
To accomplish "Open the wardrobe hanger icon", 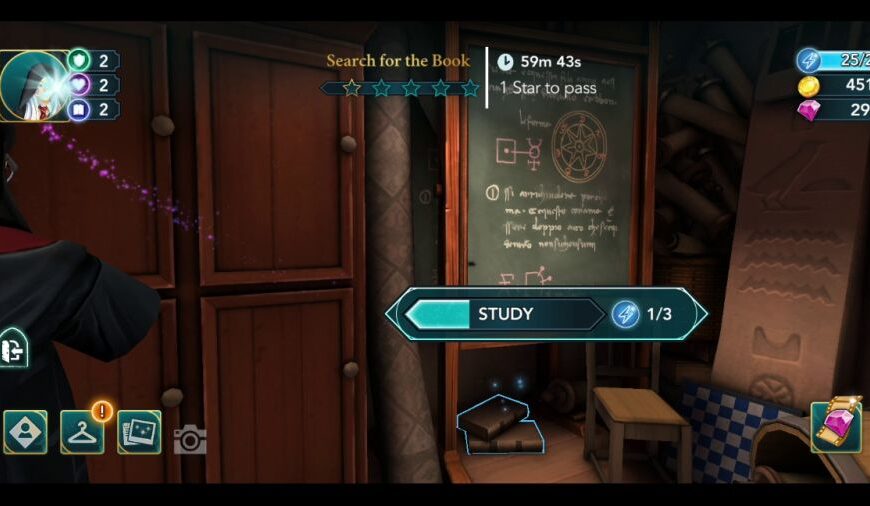I will pos(82,432).
